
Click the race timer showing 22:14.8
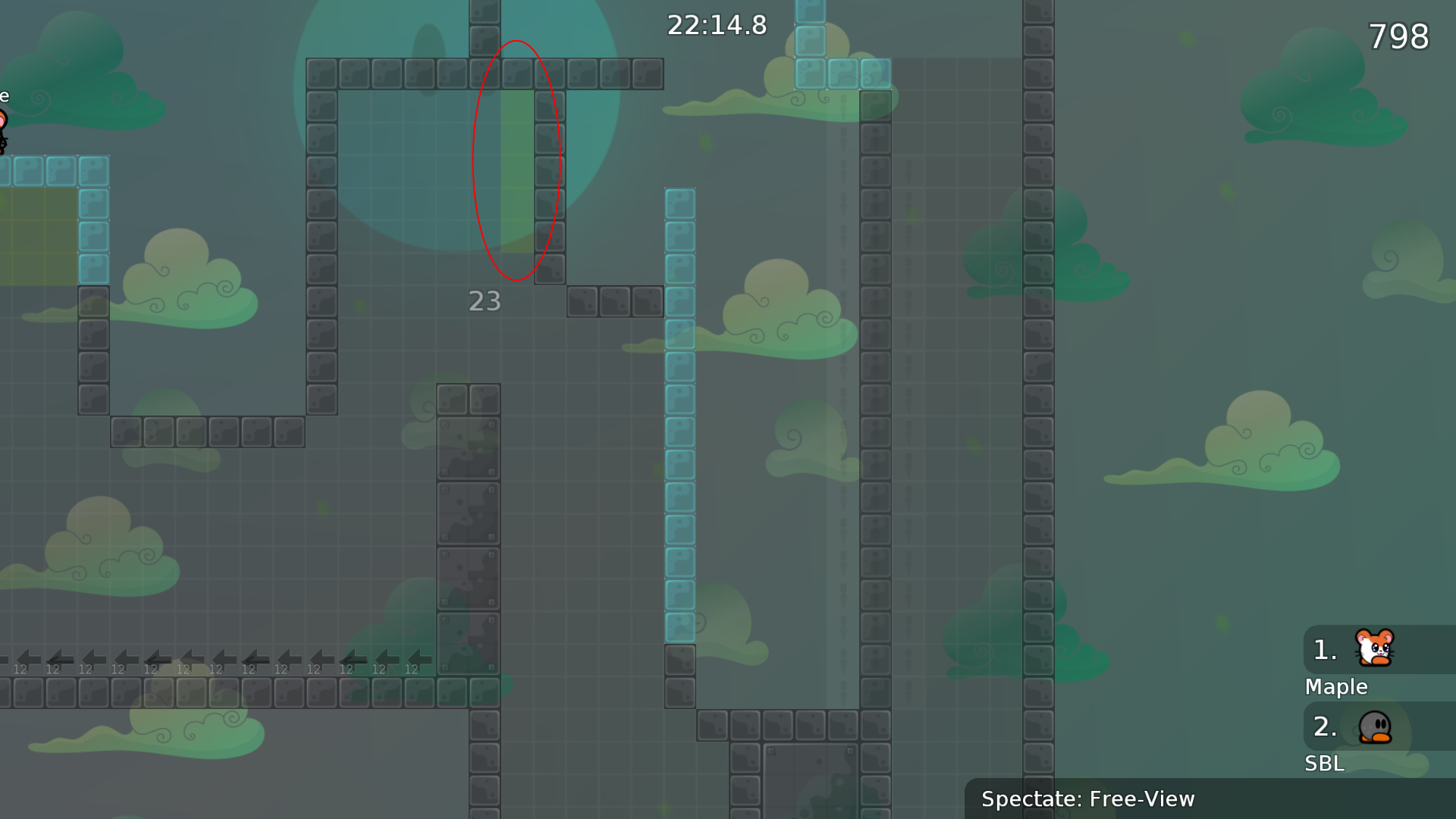coord(716,25)
